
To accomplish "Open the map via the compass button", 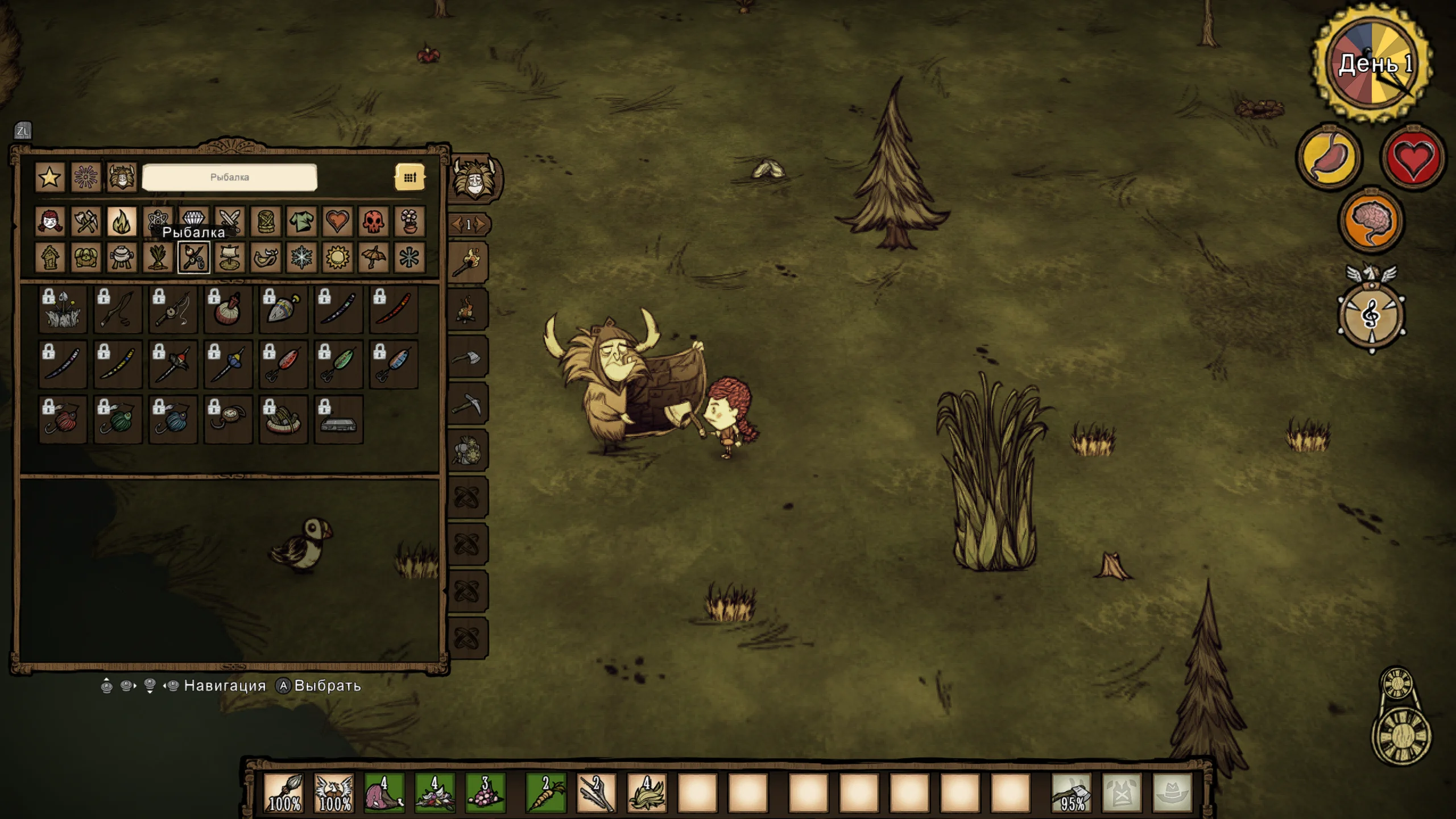I will (x=1371, y=316).
